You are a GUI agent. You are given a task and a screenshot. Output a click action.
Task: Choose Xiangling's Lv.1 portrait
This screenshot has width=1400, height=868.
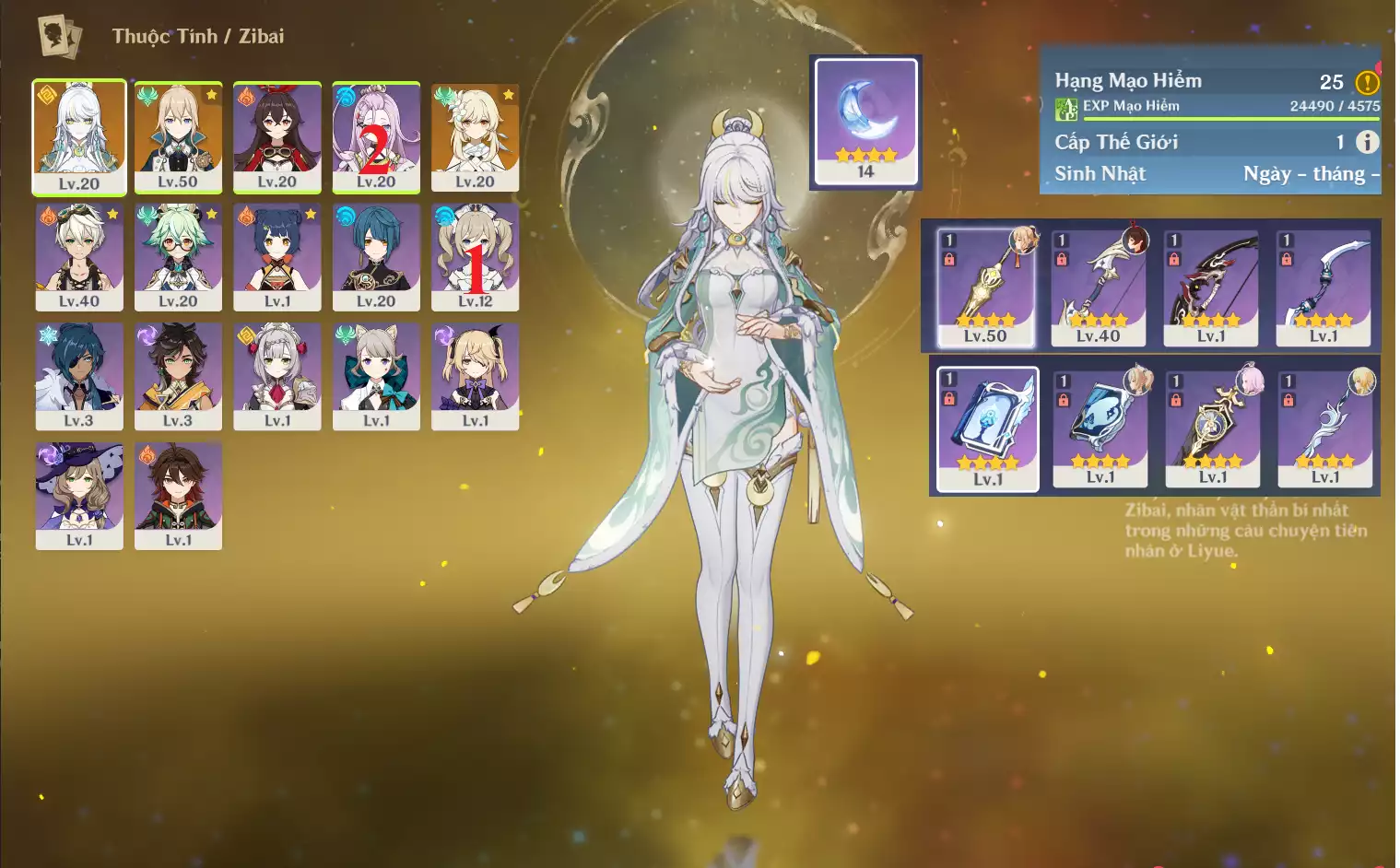click(276, 256)
